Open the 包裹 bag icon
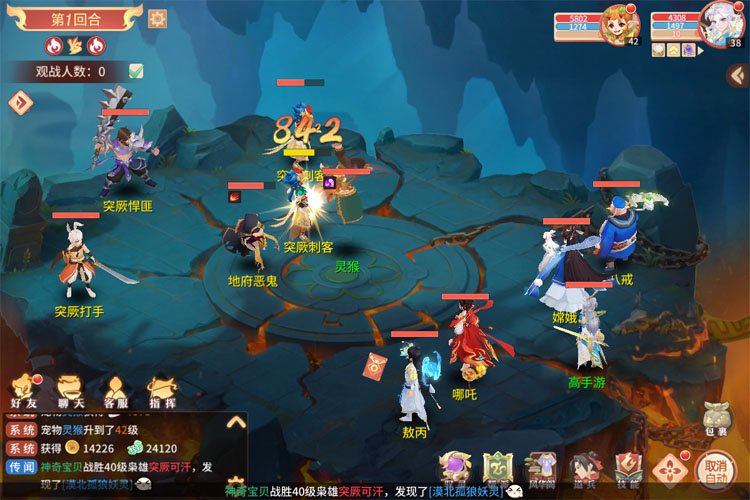This screenshot has height=500, width=750. click(715, 417)
